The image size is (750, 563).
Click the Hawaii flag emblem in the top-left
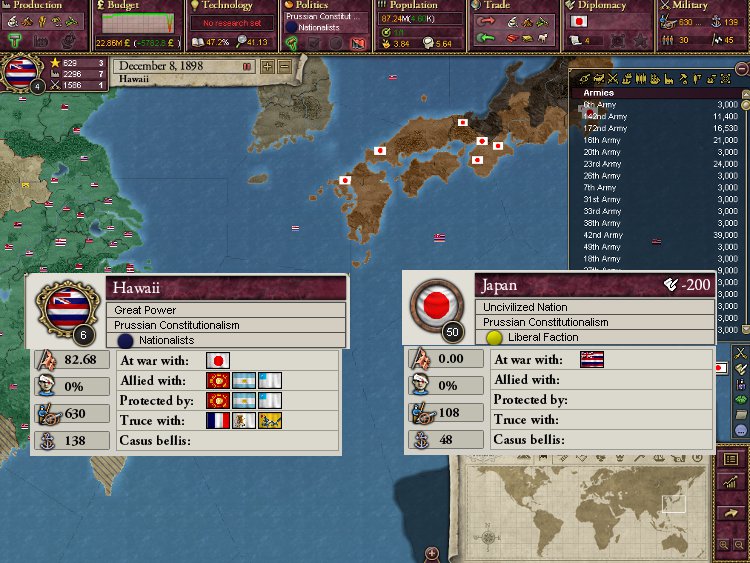pos(22,72)
